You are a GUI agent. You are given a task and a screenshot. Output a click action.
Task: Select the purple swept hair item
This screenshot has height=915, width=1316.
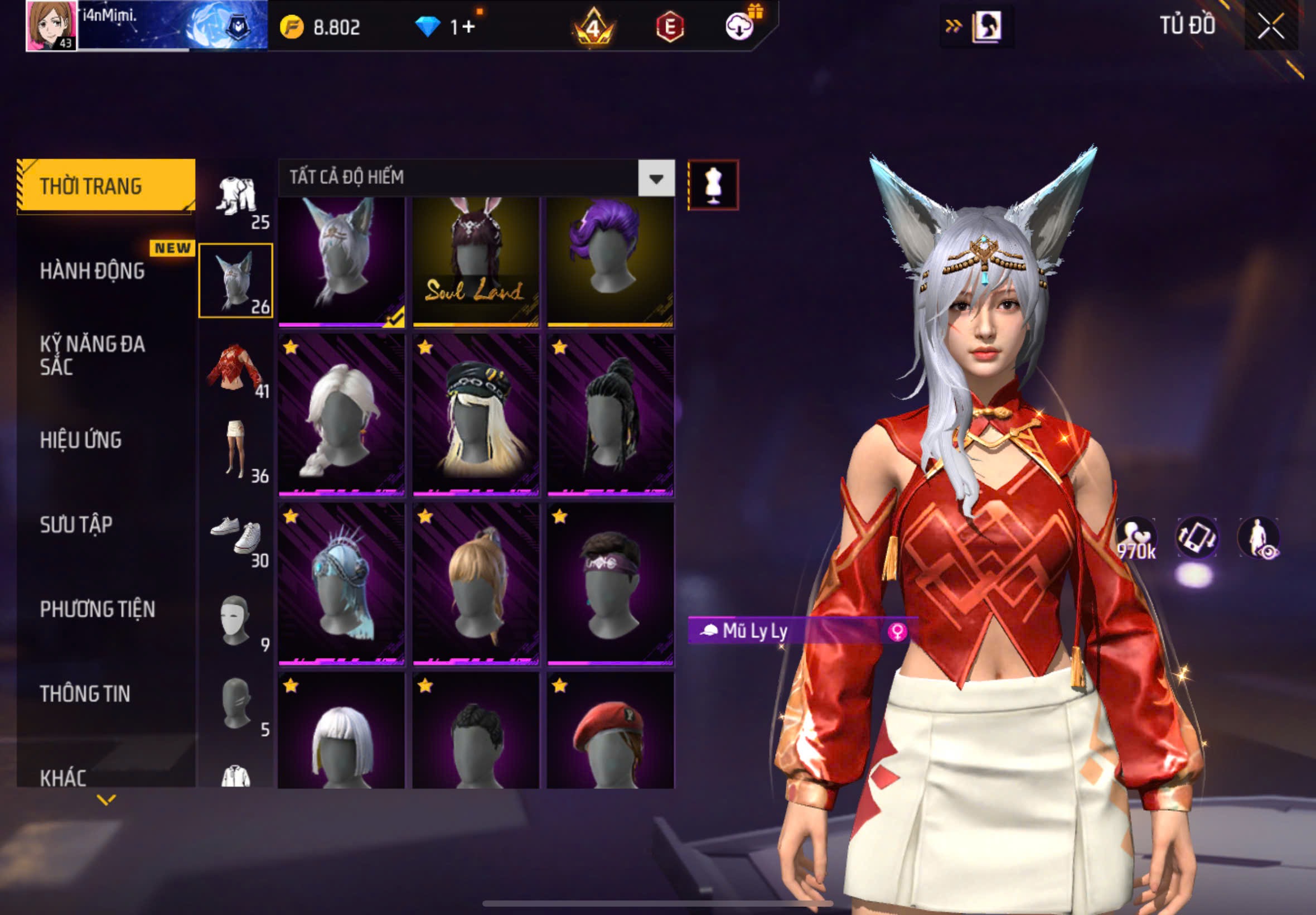610,262
